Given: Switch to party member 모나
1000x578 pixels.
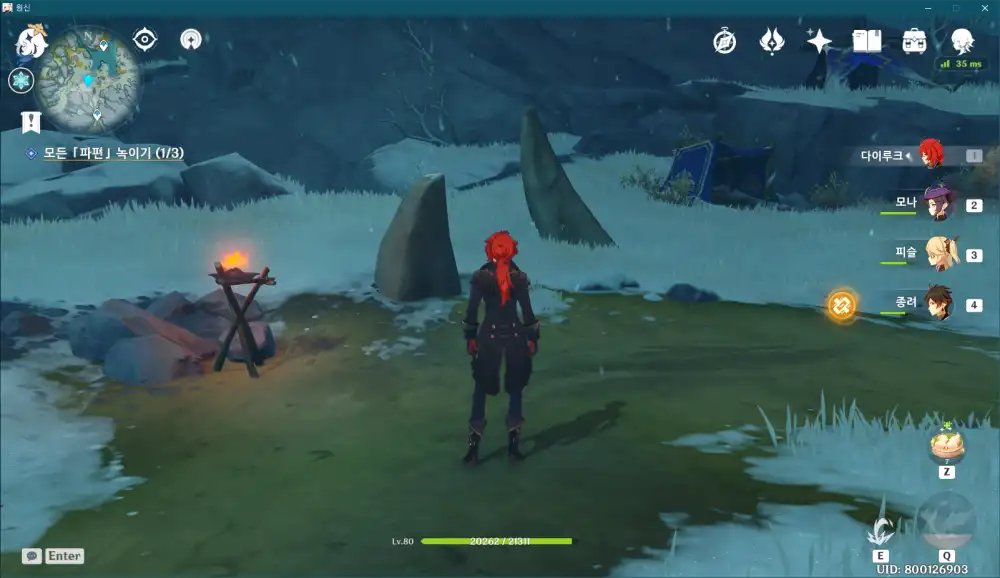Looking at the screenshot, I should 937,204.
